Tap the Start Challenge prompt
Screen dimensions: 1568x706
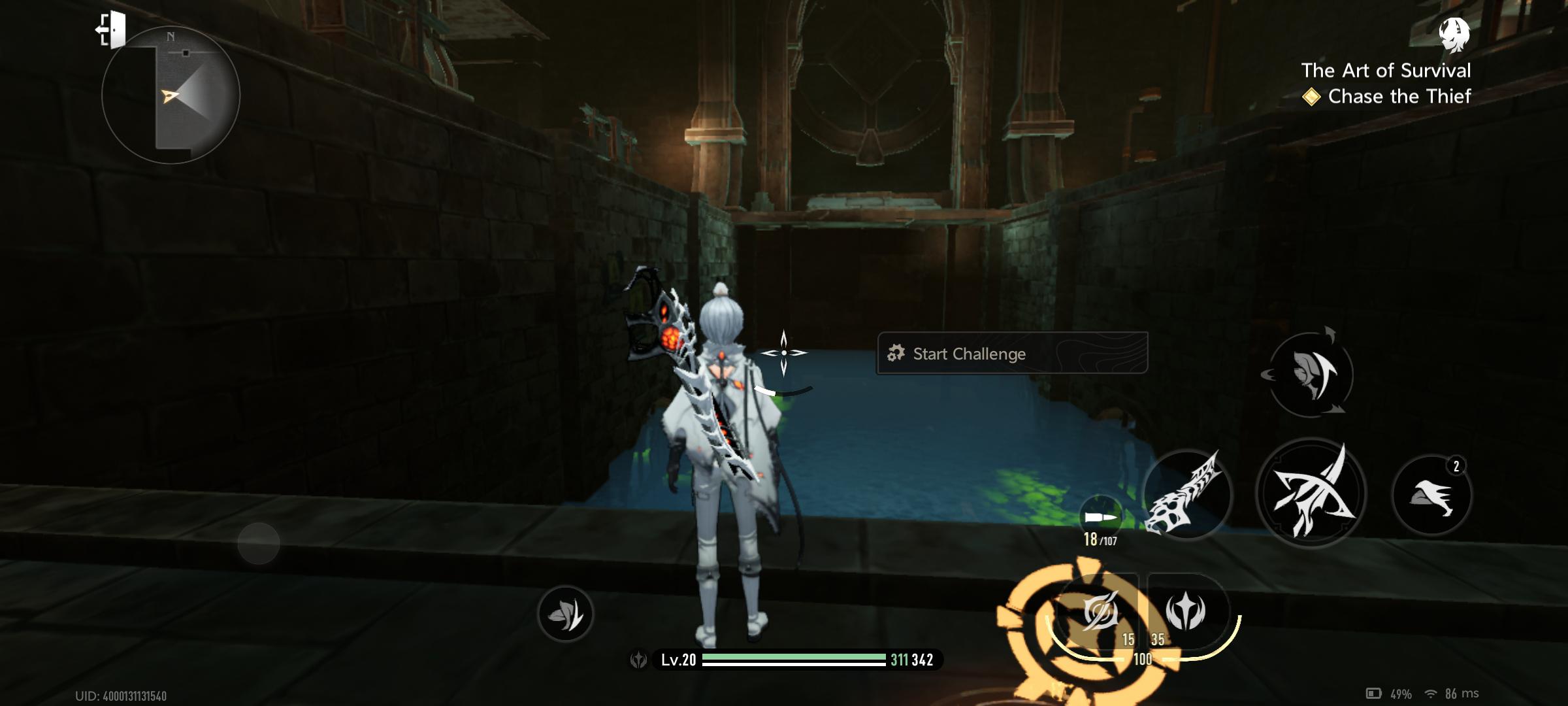click(1011, 354)
